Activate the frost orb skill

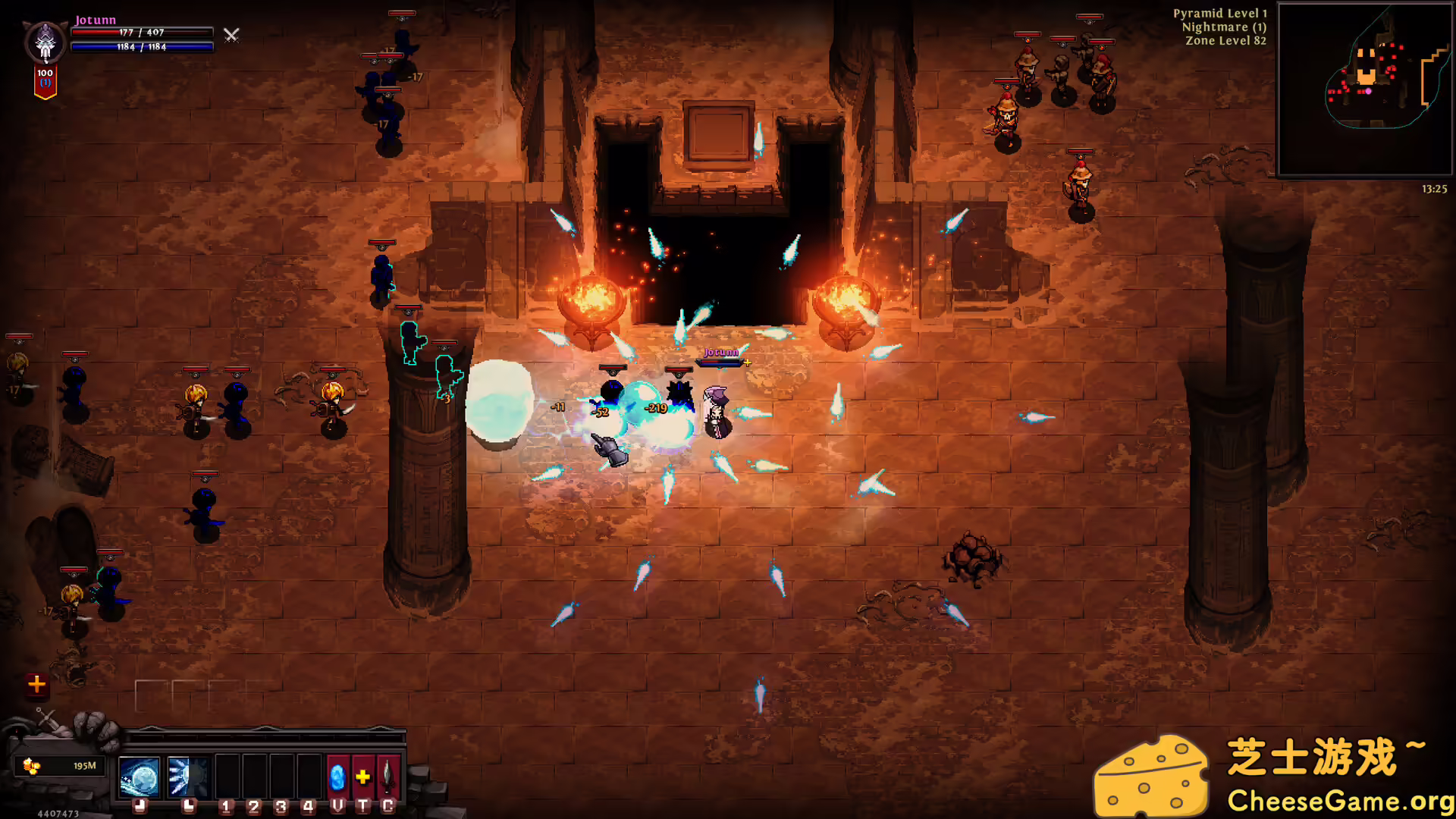(140, 777)
